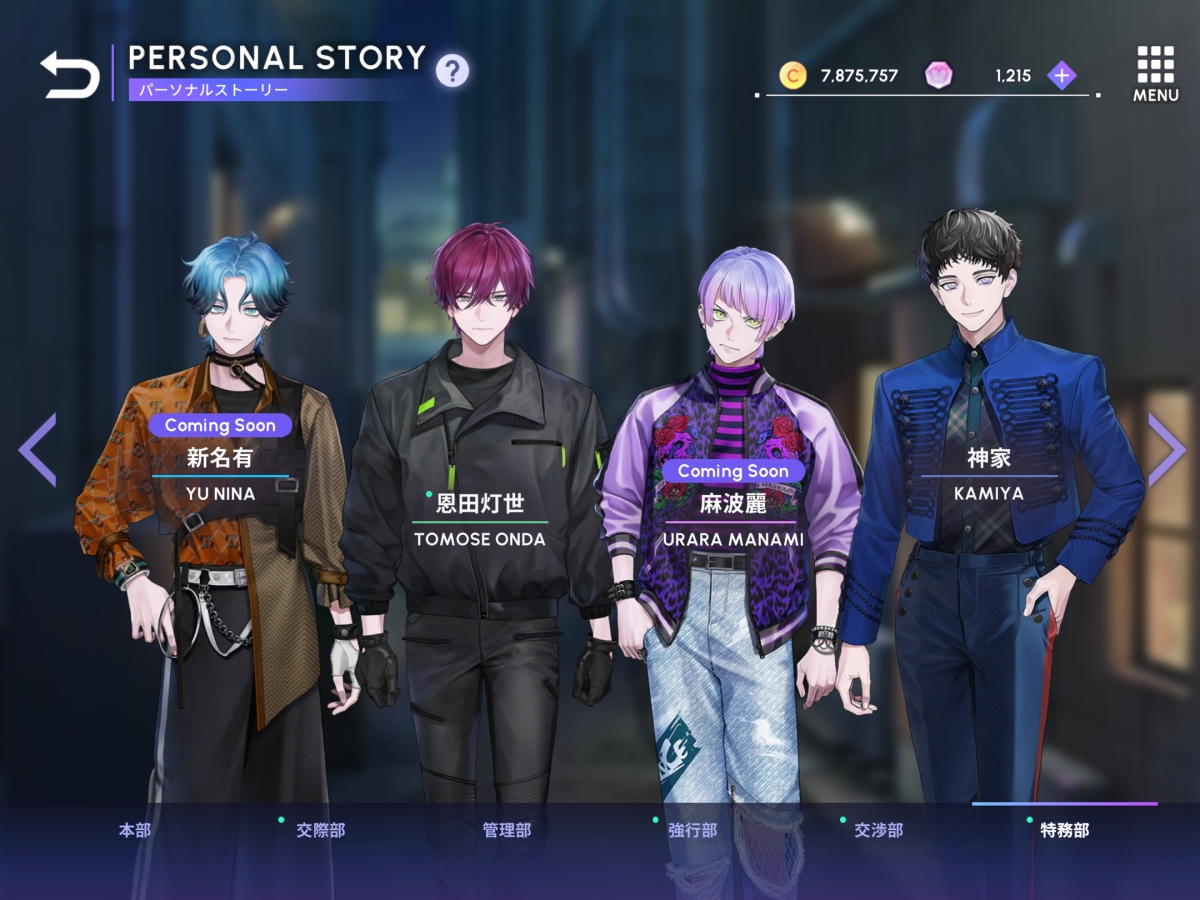Select the 強行部 tab
The height and width of the screenshot is (900, 1200).
point(692,830)
